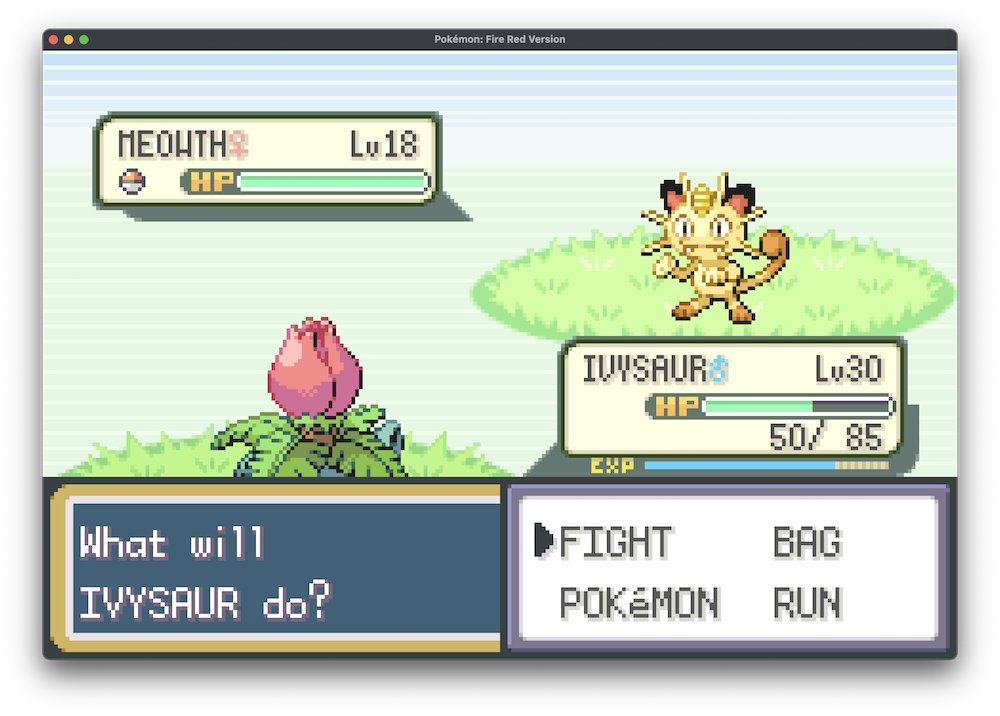Screen dimensions: 1000x716
Task: Minimize the window with the yellow button
Action: (x=69, y=39)
